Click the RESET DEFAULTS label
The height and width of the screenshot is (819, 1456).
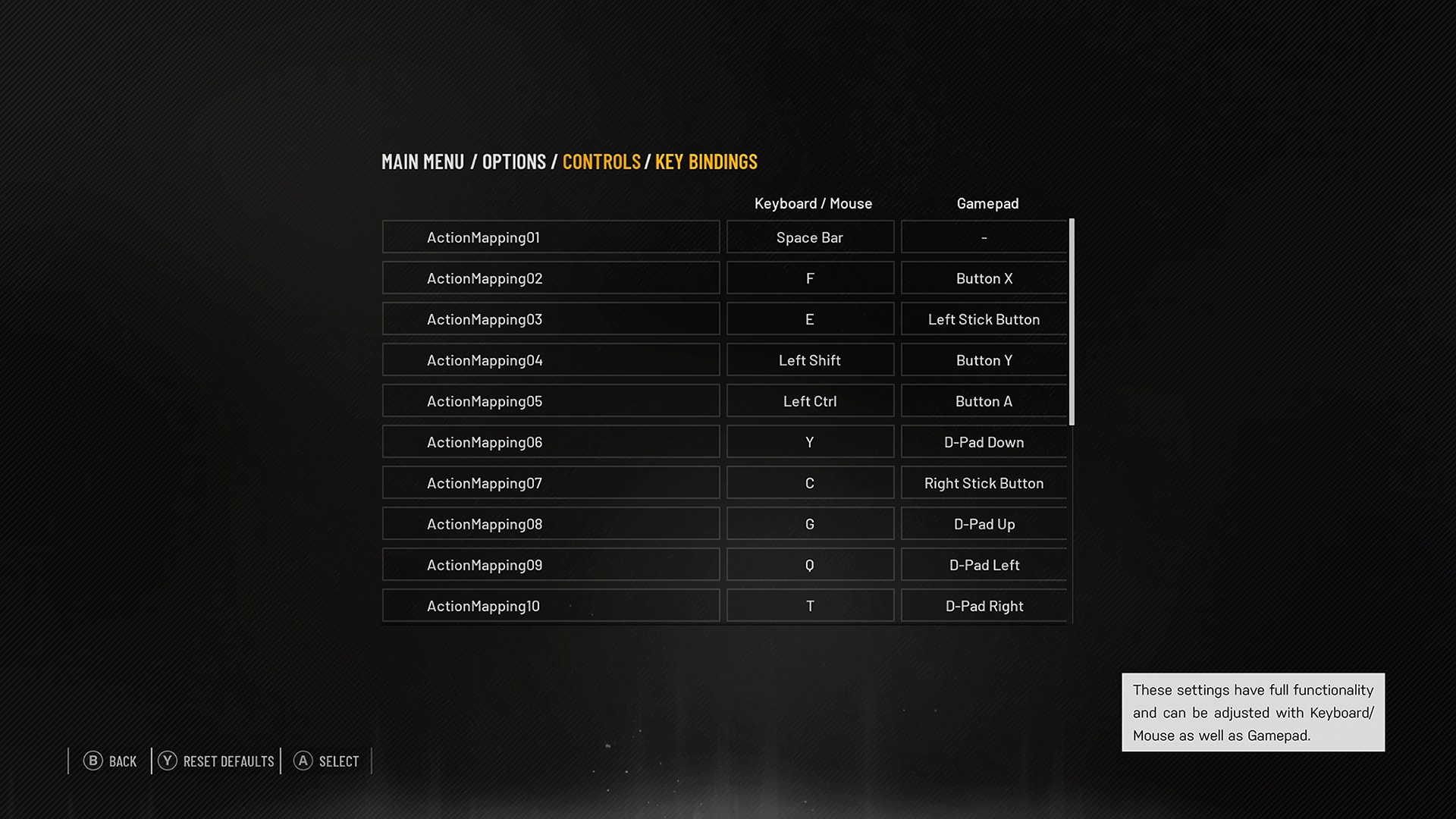tap(228, 761)
